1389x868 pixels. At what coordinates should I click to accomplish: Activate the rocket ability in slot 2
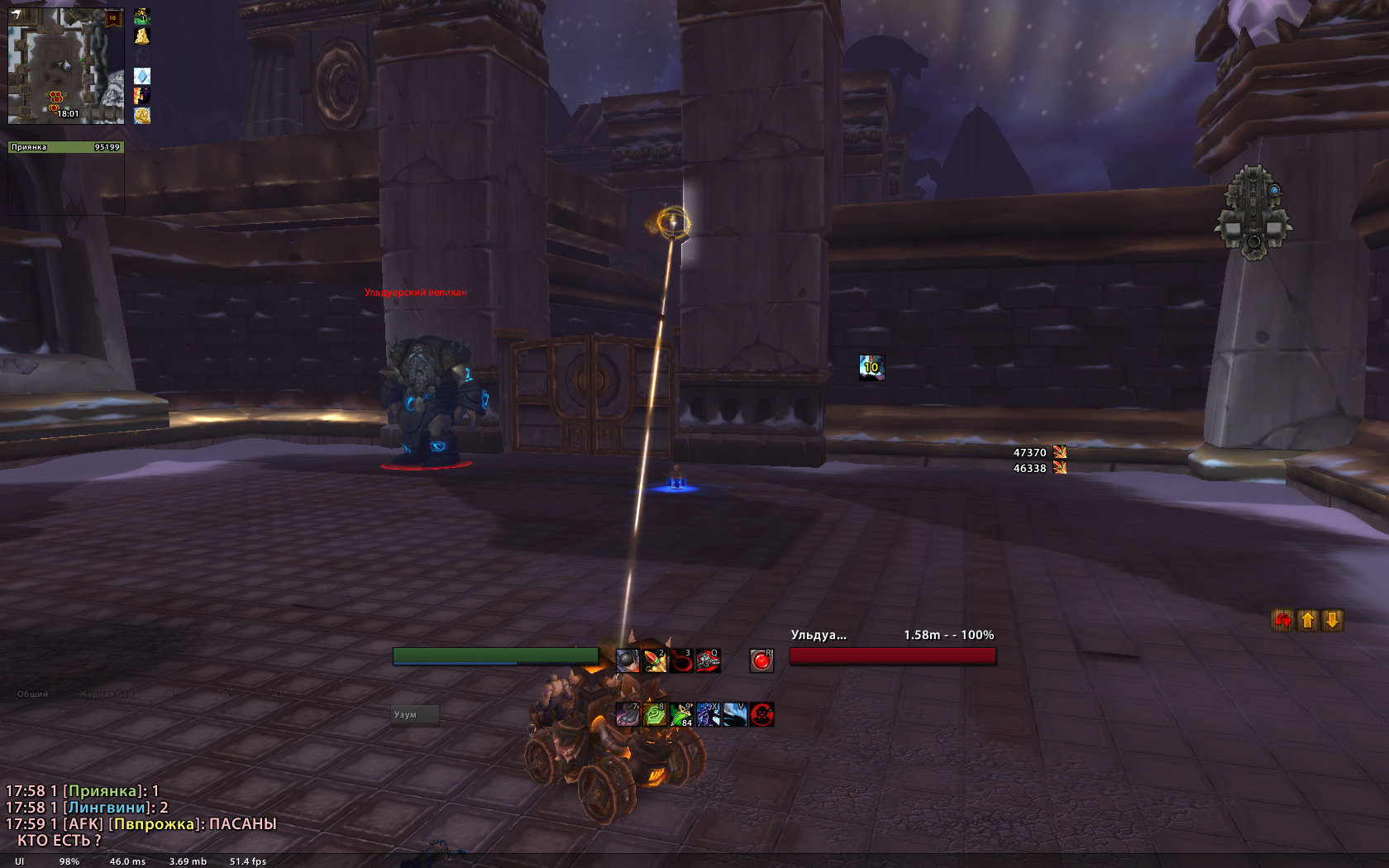point(655,661)
